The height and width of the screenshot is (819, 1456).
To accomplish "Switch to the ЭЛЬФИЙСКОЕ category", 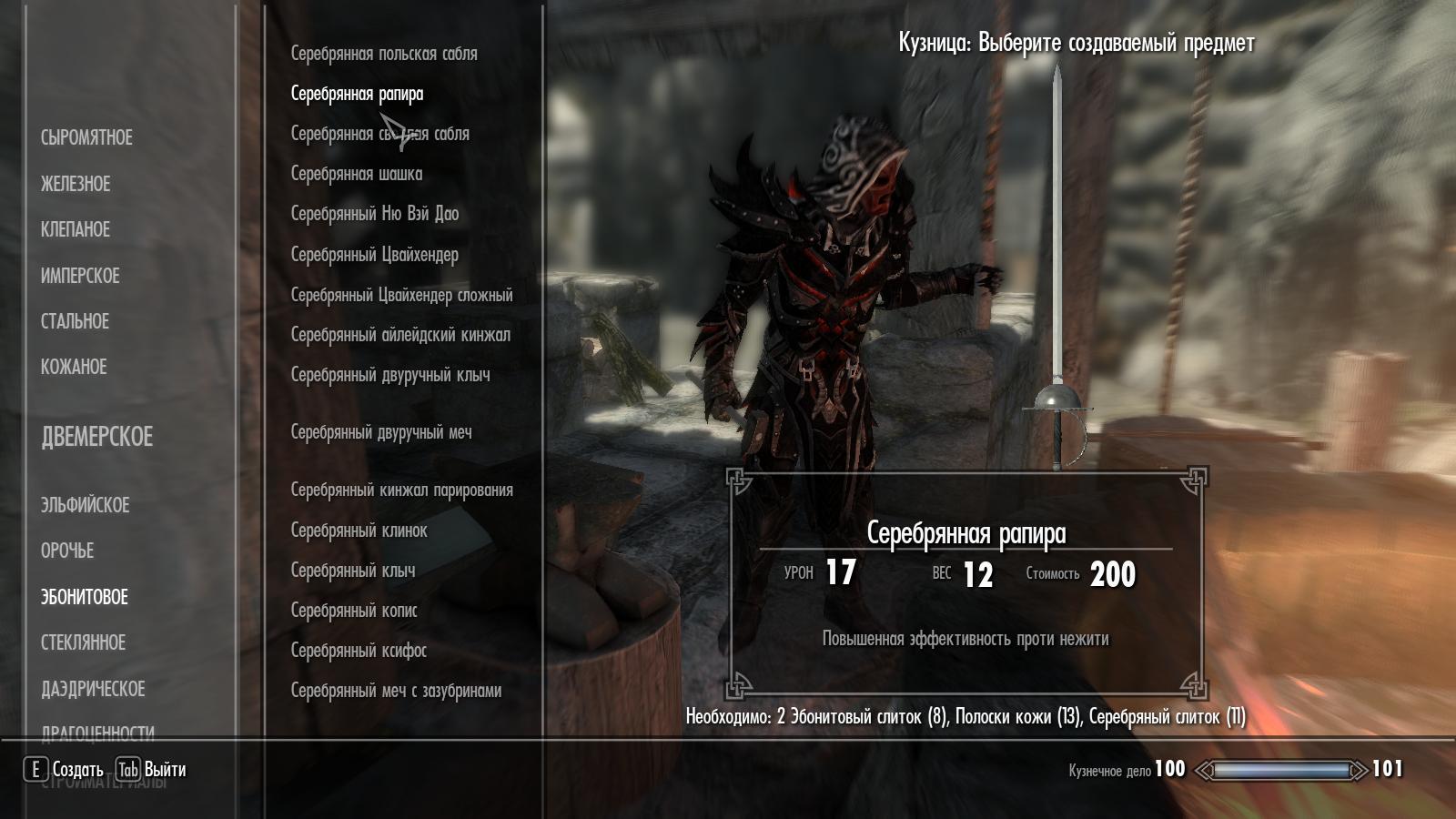I will (85, 505).
